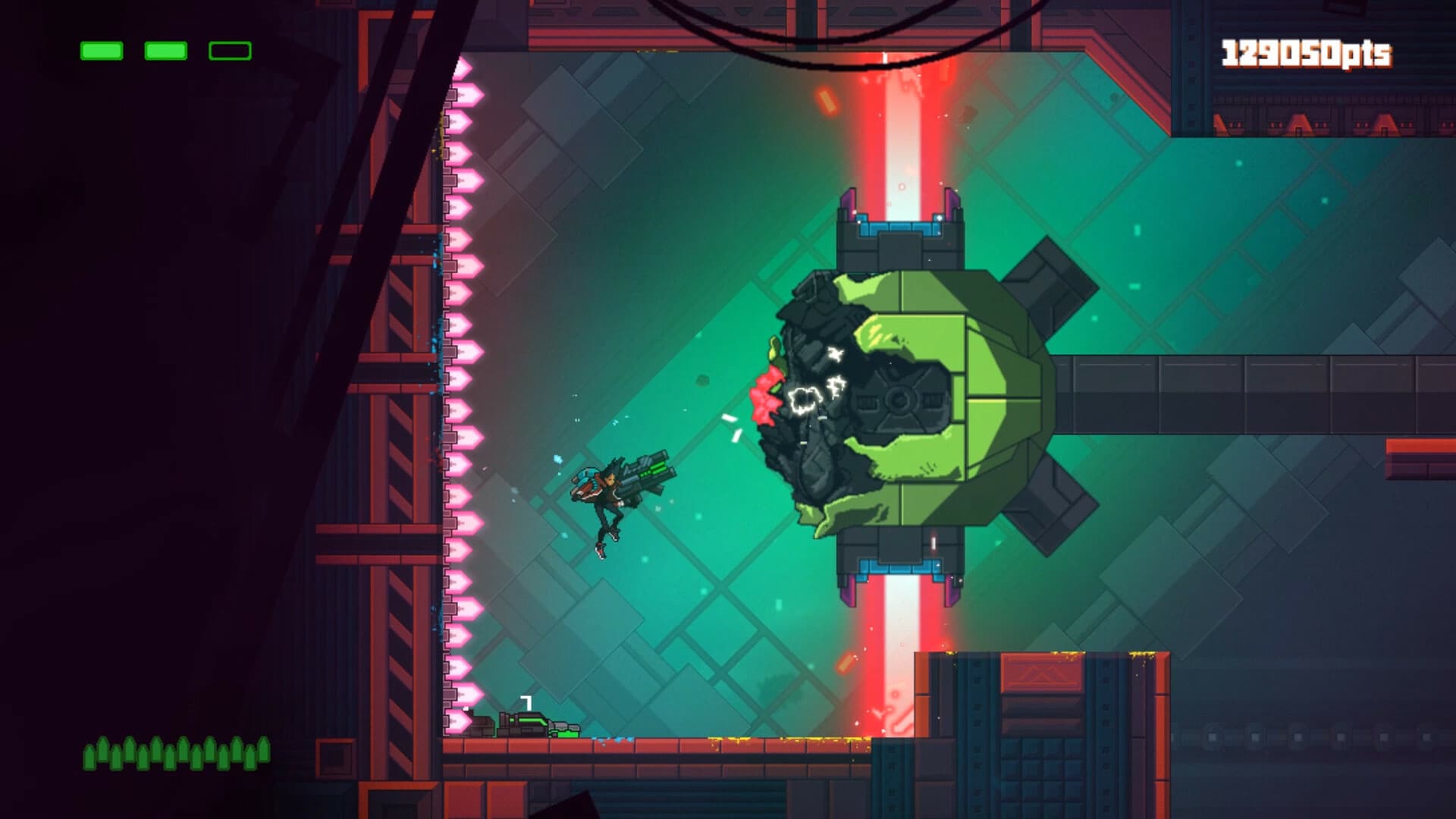
Task: Select a pink arrow spike on the left wall
Action: [x=459, y=379]
